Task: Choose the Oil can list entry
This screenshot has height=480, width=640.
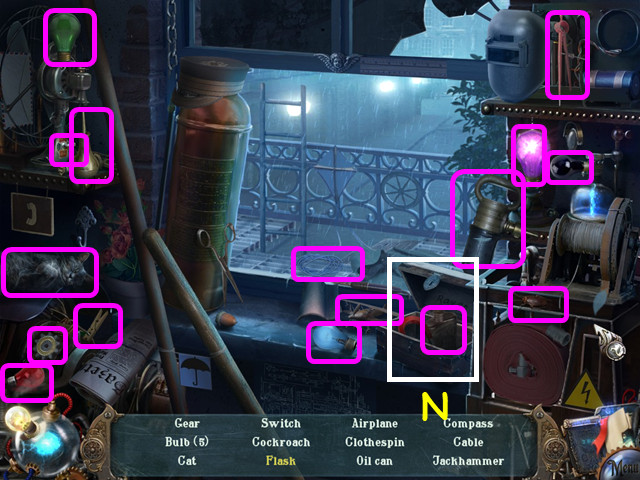Action: point(375,461)
